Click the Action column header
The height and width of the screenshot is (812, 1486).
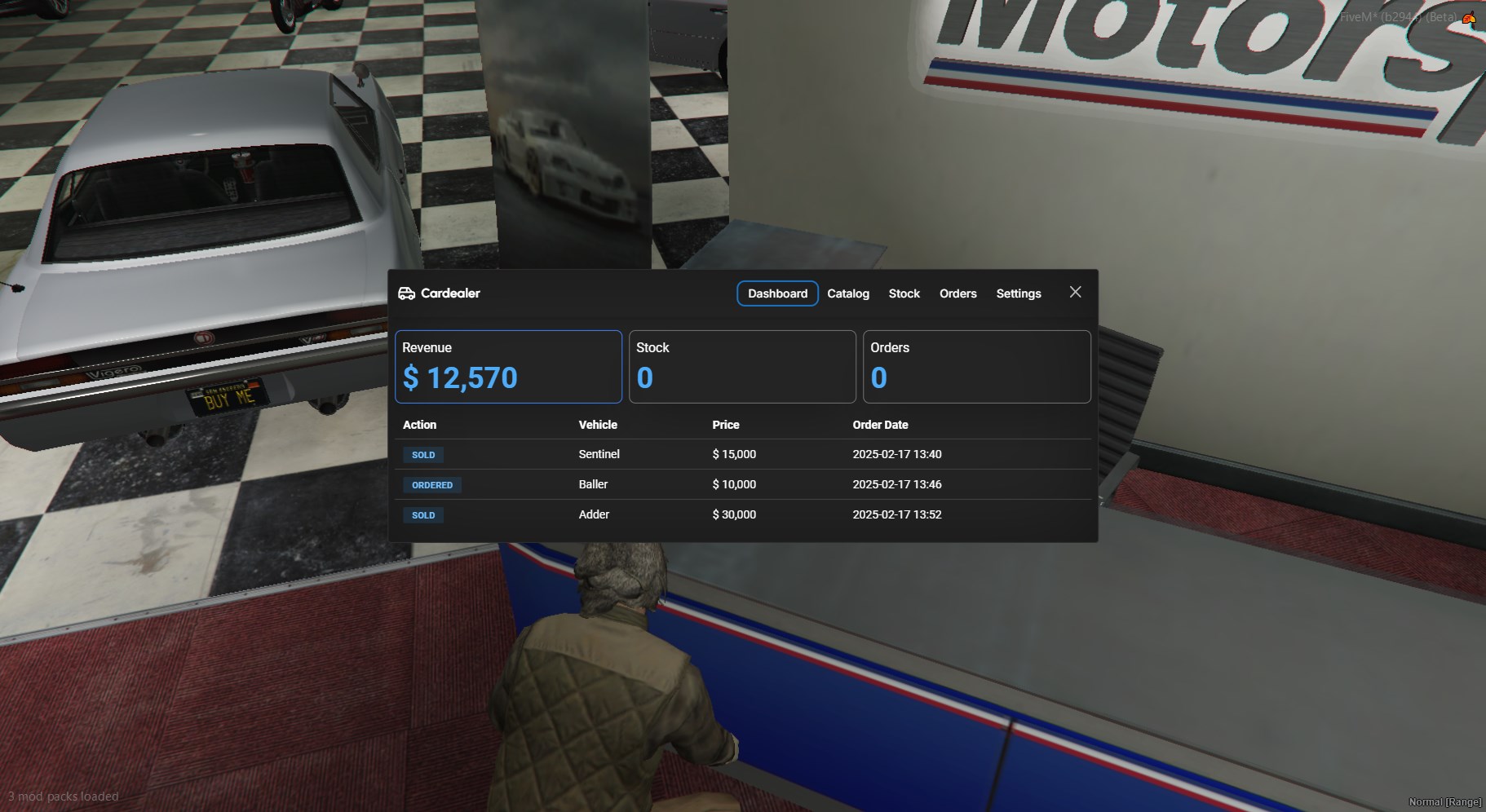419,425
